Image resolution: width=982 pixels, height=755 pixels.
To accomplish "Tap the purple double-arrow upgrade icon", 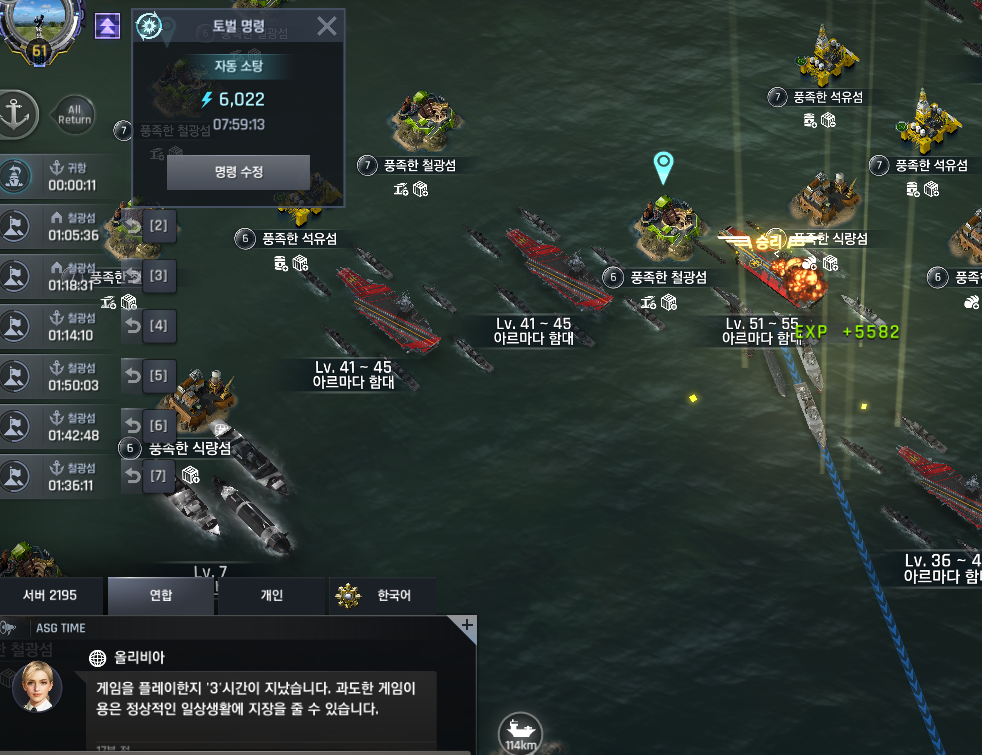I will 107,26.
